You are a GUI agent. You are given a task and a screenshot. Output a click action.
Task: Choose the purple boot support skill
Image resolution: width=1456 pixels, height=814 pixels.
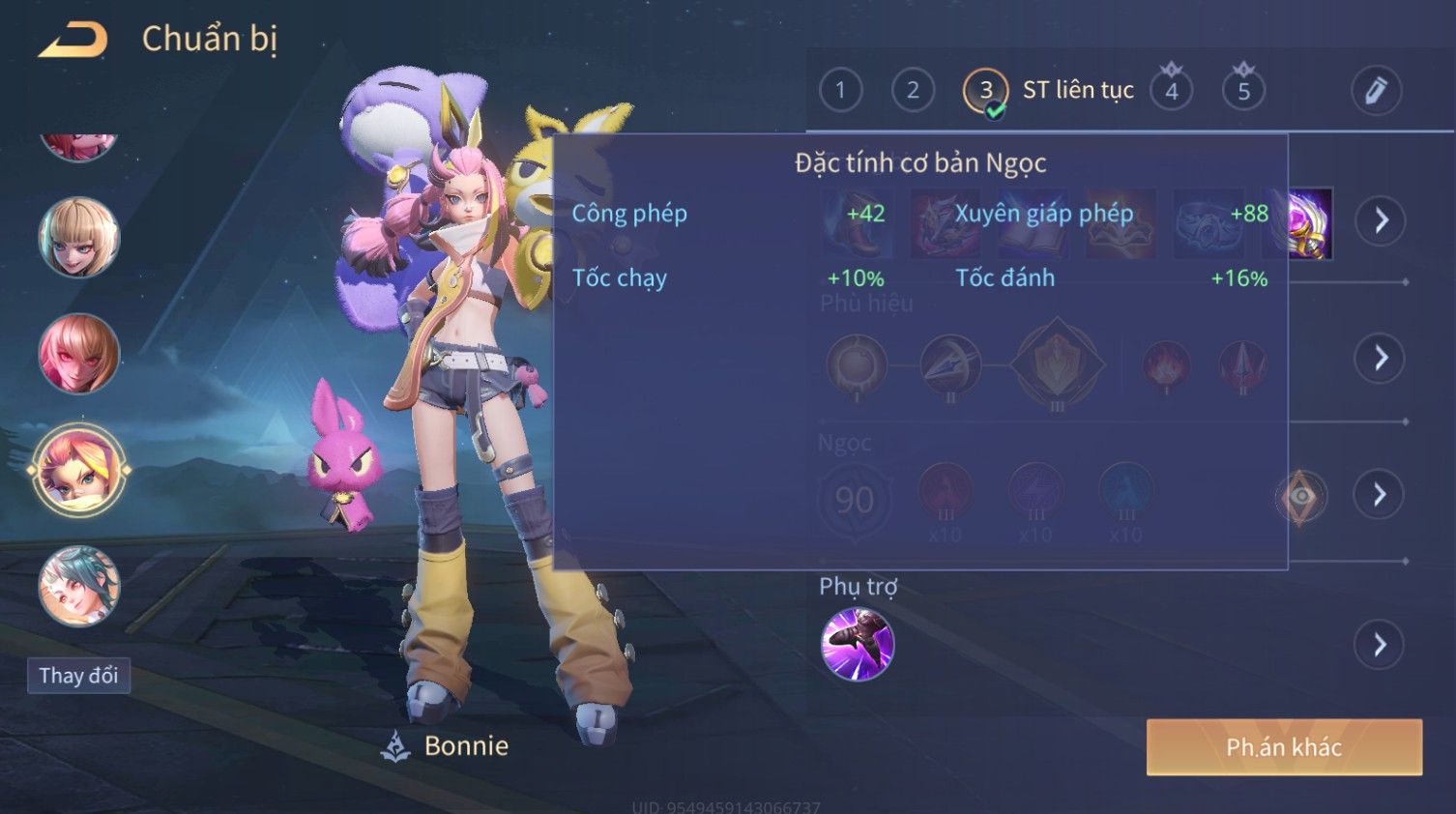point(857,644)
